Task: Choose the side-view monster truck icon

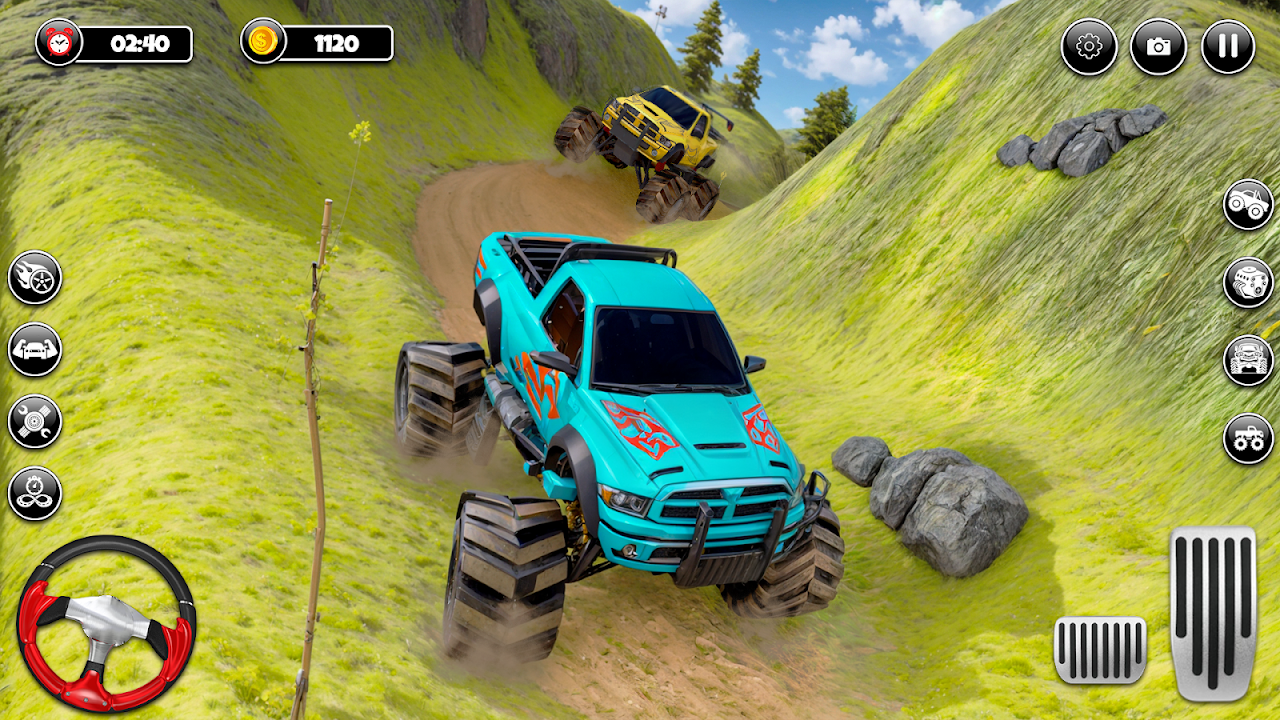Action: tap(1248, 205)
